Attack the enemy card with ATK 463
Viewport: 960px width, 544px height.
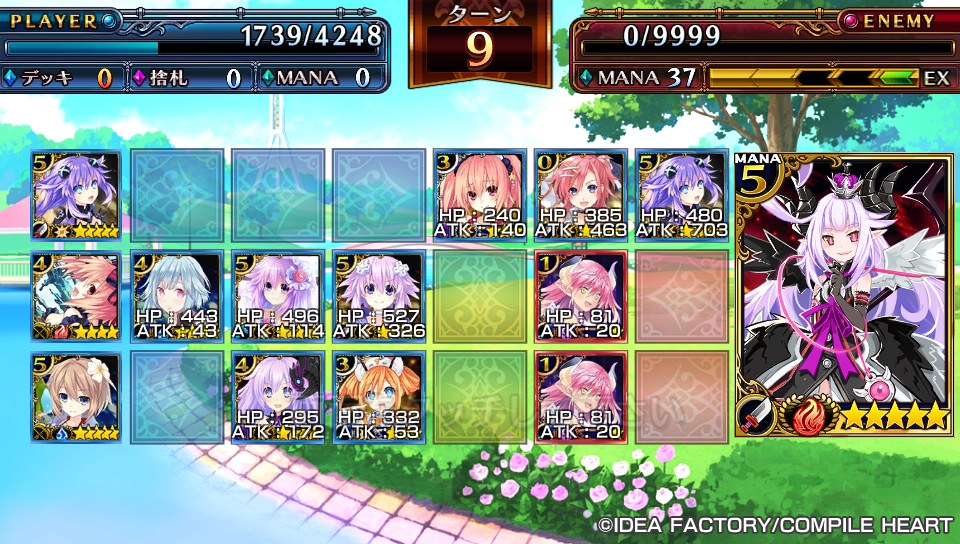tap(581, 195)
